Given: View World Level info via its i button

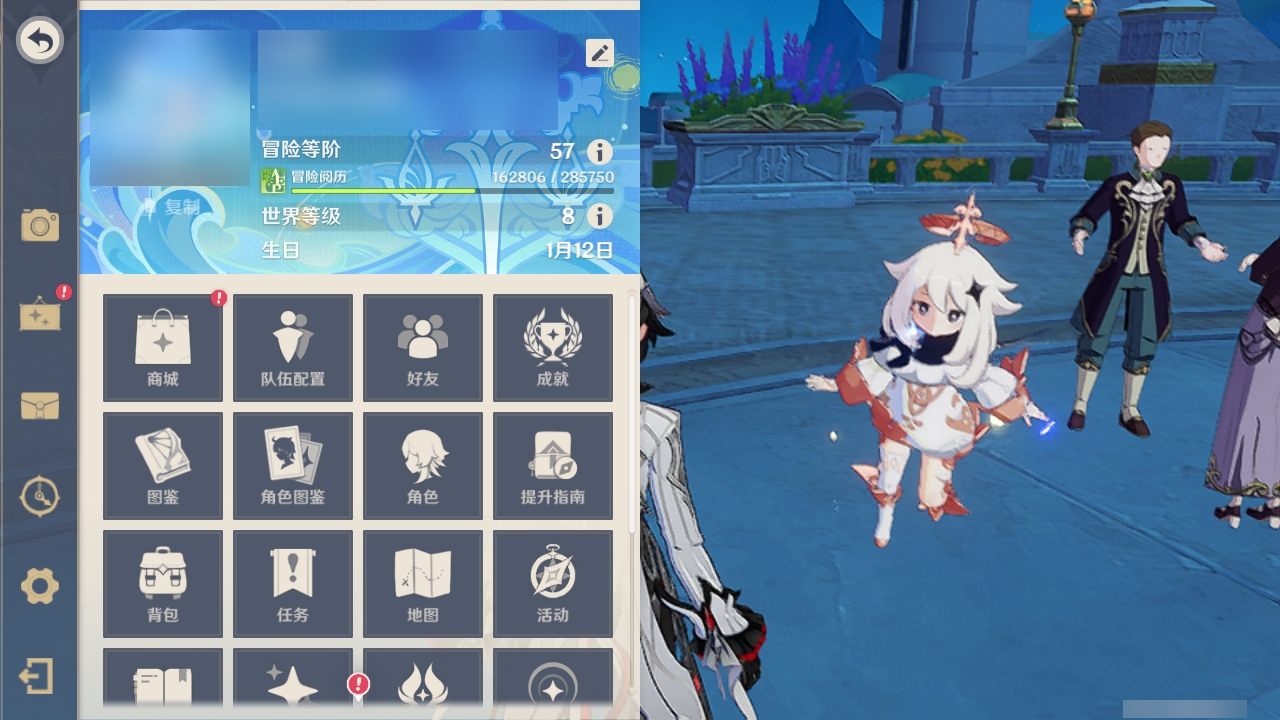Looking at the screenshot, I should click(x=598, y=215).
